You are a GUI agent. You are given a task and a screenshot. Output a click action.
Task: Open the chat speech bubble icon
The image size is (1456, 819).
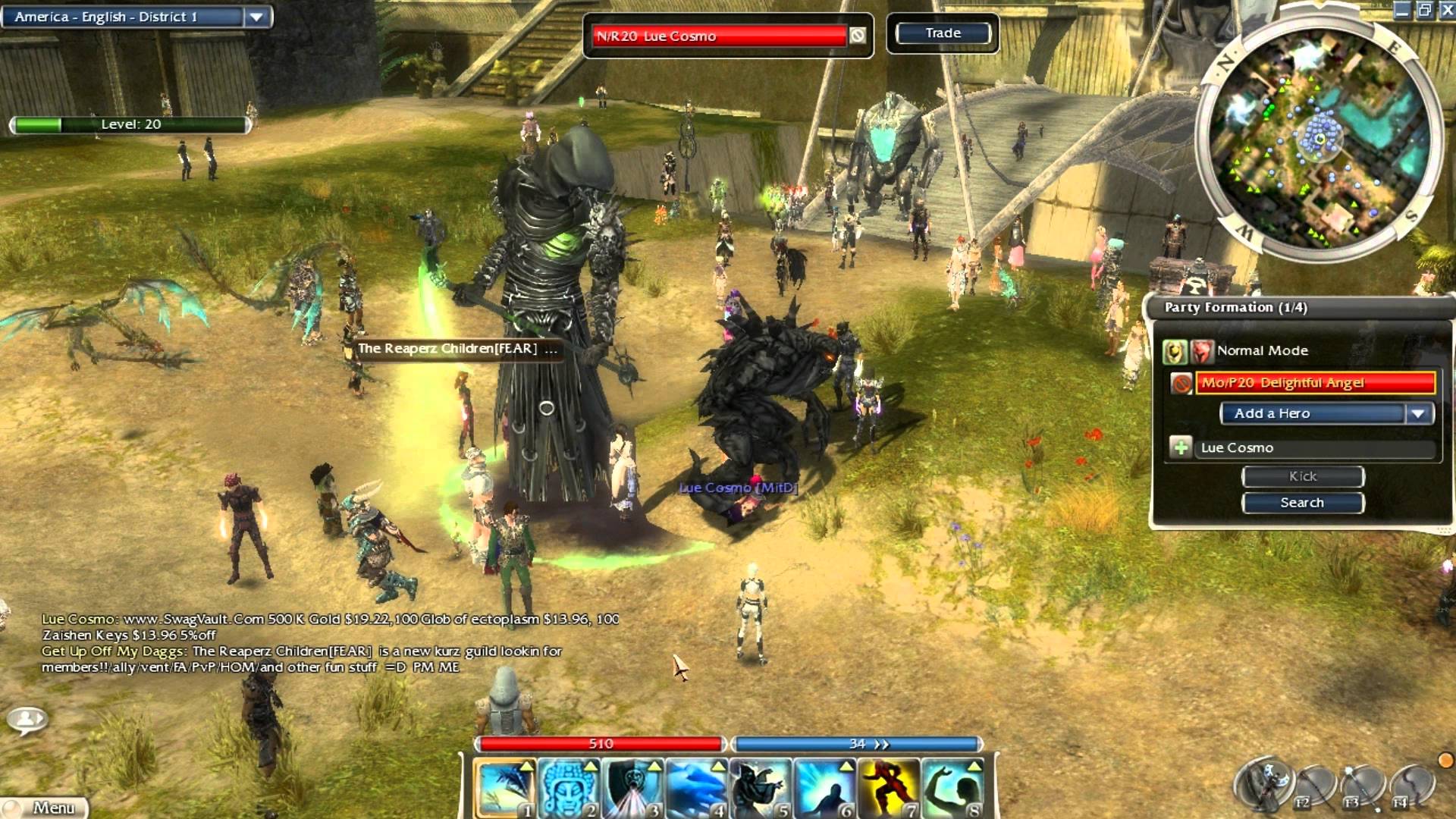tap(28, 719)
